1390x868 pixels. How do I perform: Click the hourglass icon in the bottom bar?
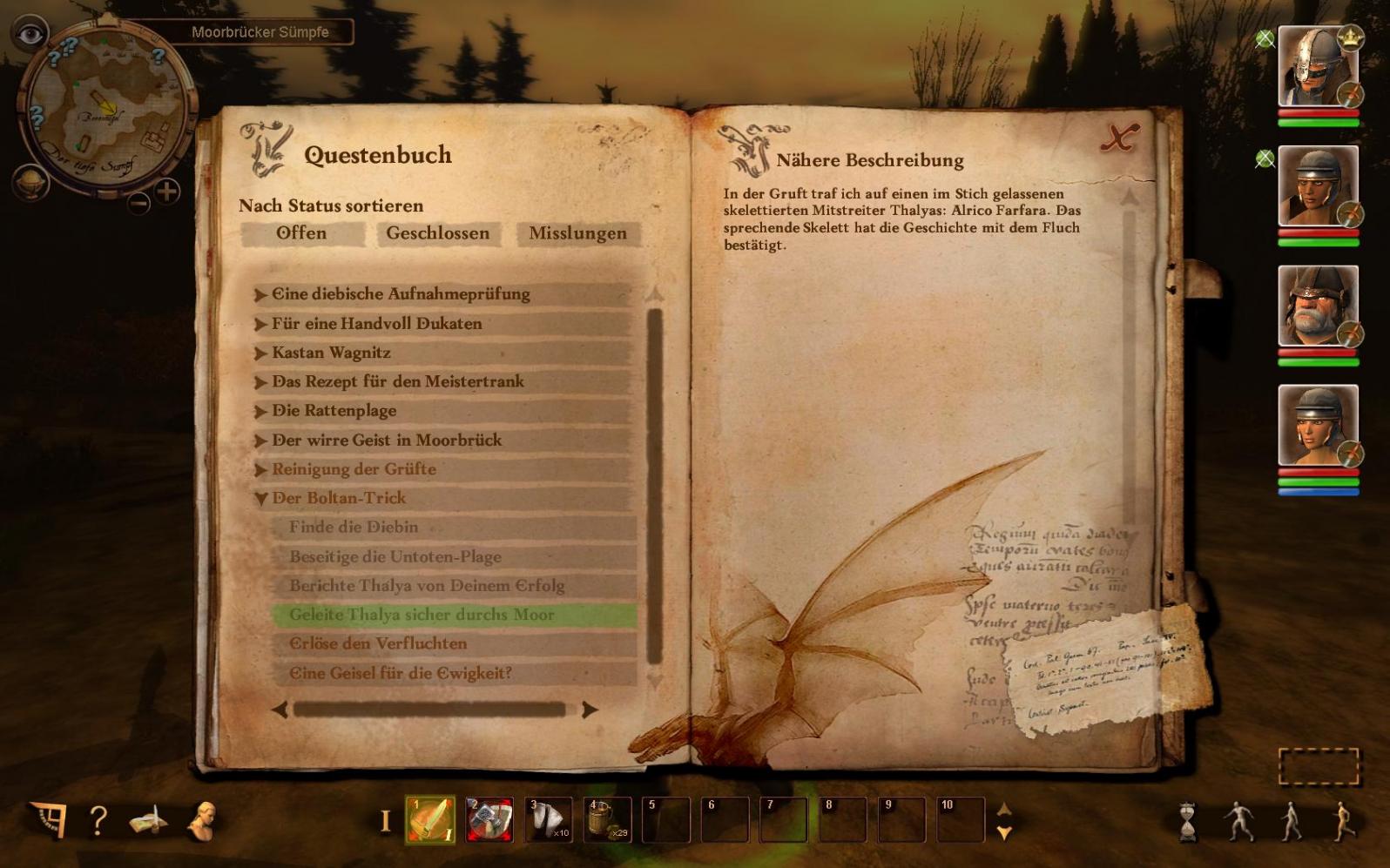pyautogui.click(x=1187, y=822)
